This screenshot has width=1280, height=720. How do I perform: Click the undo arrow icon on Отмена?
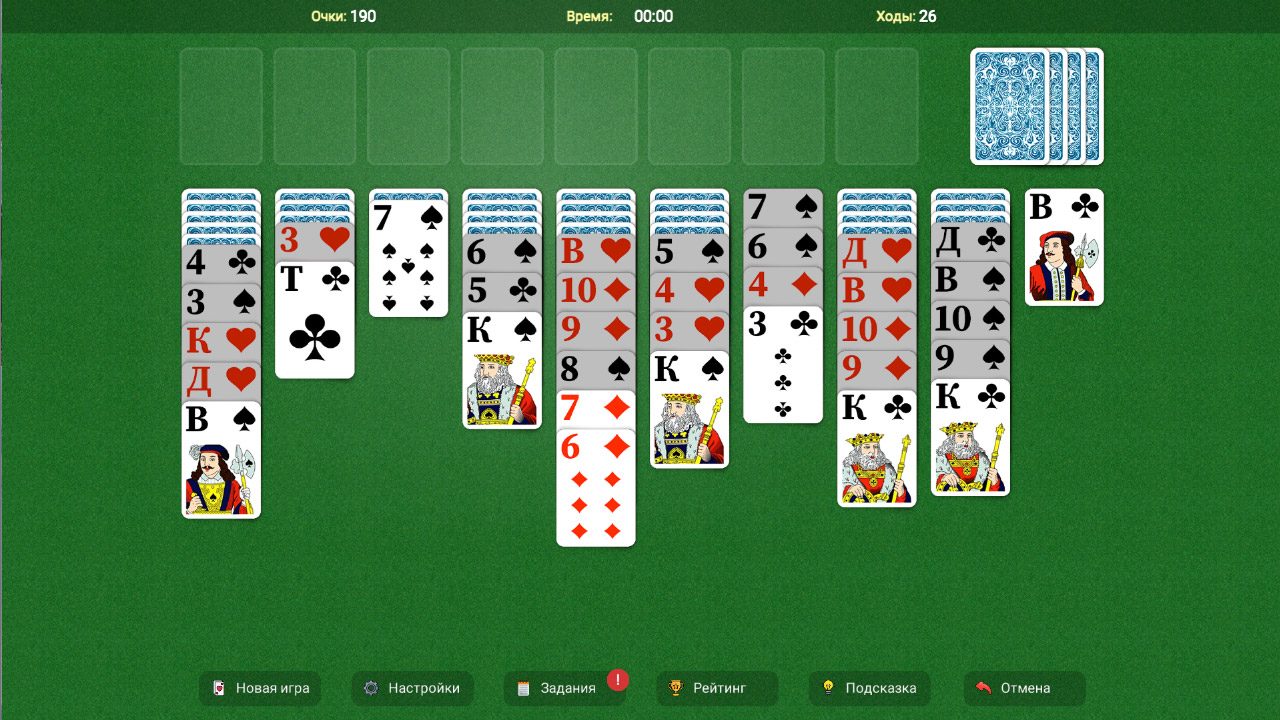click(986, 688)
